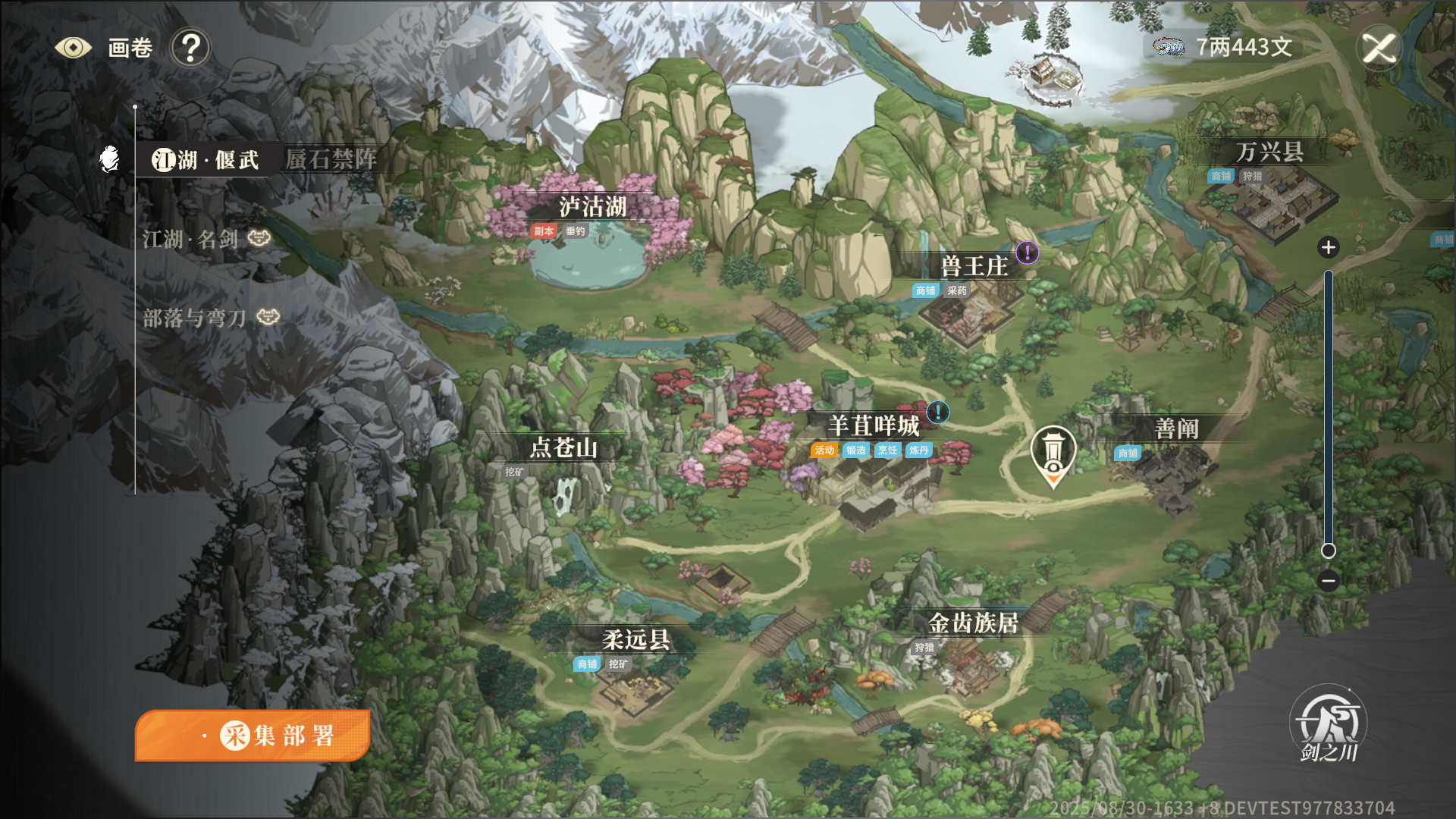Click the zoom-in plus button
The width and height of the screenshot is (1456, 819).
(x=1328, y=247)
